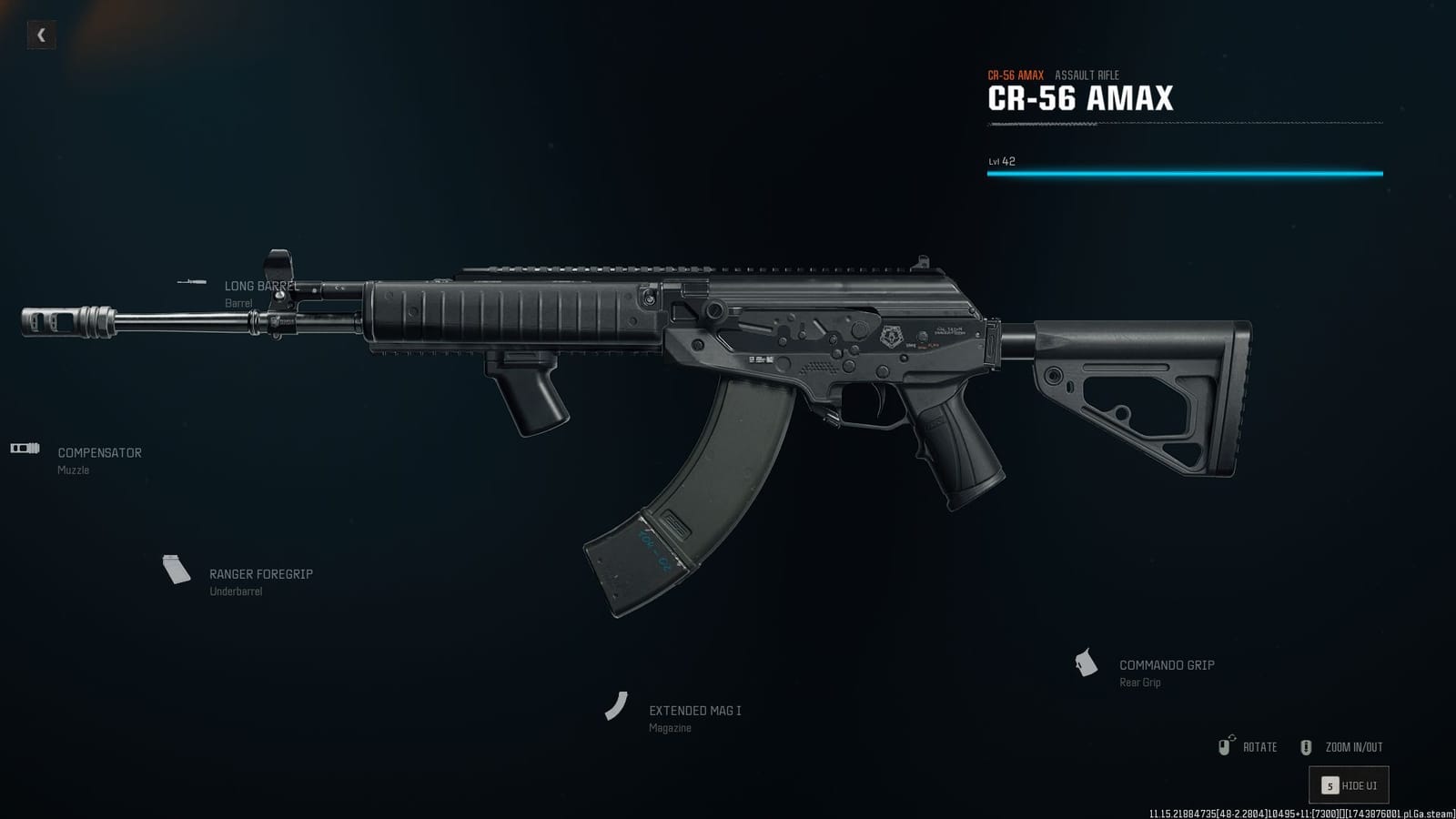The width and height of the screenshot is (1456, 819).
Task: Click the LONG BARREL text label
Action: point(260,285)
